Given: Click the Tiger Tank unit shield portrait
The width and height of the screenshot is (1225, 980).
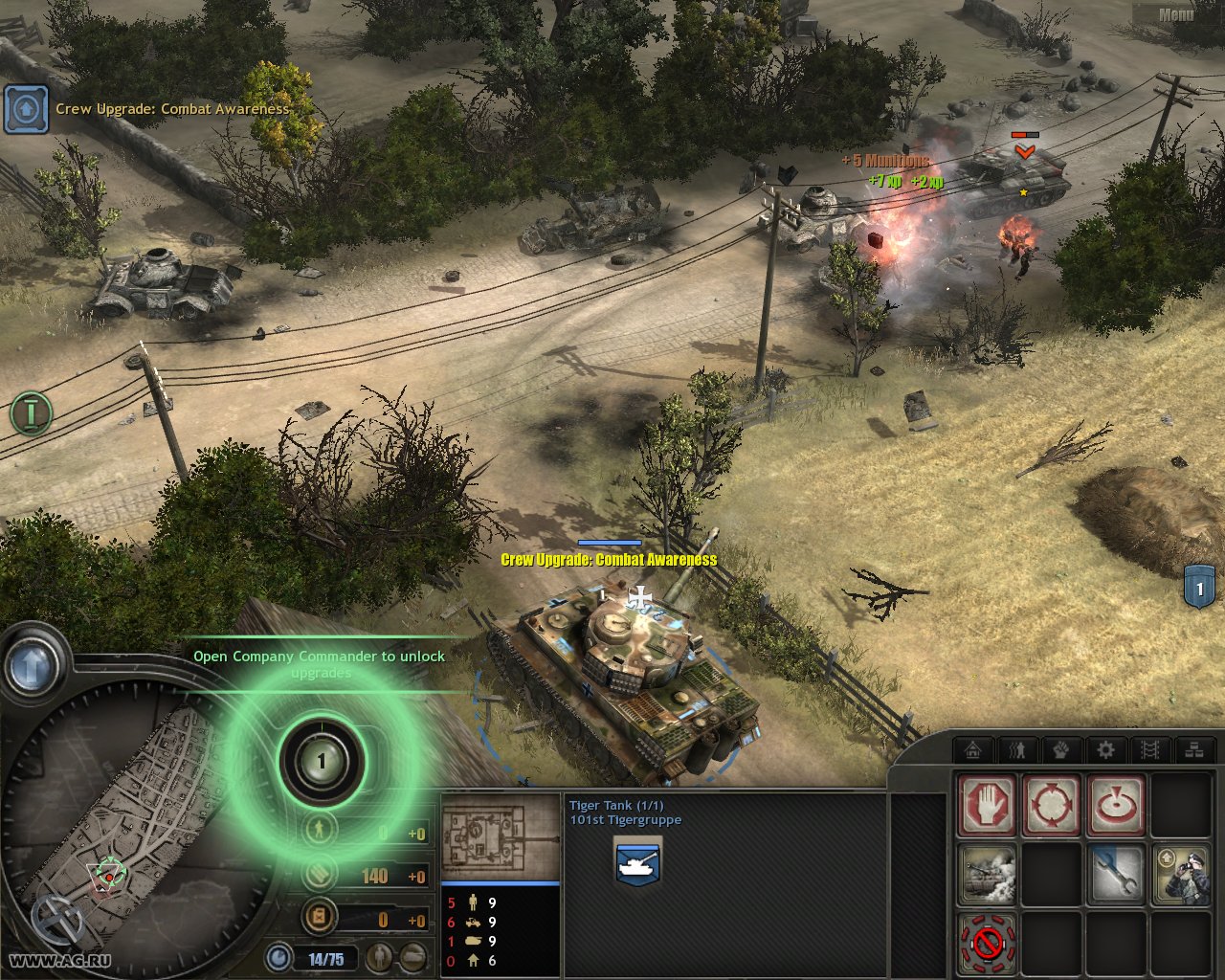Looking at the screenshot, I should [x=637, y=861].
